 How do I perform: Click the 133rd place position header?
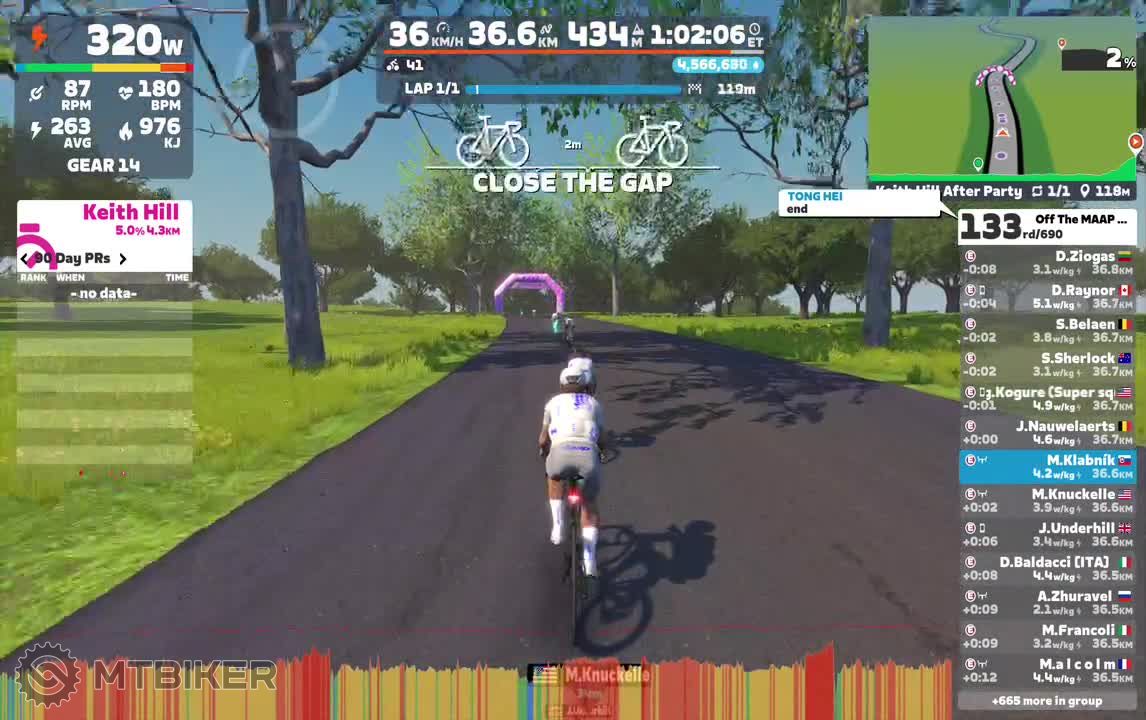1047,227
